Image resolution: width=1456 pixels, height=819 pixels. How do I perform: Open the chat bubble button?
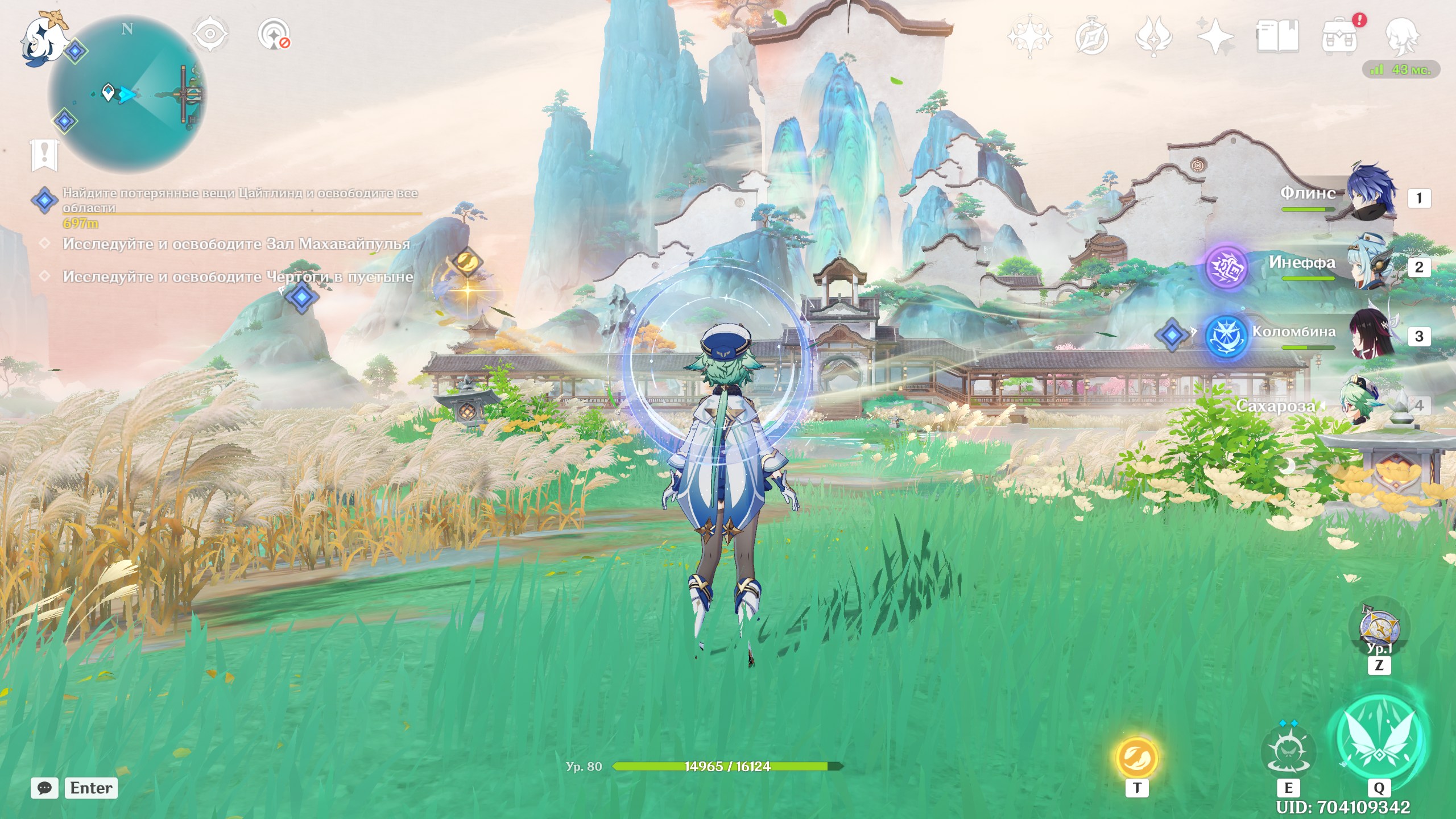44,788
